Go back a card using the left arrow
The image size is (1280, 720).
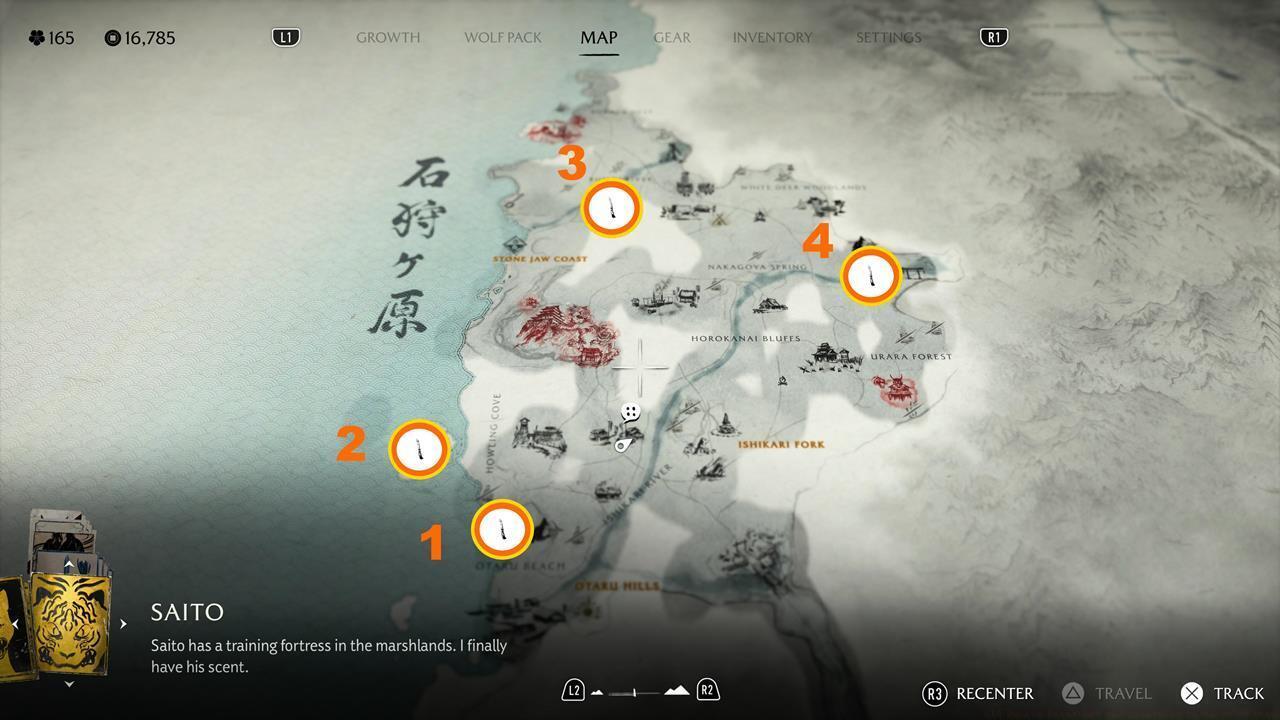(x=14, y=622)
